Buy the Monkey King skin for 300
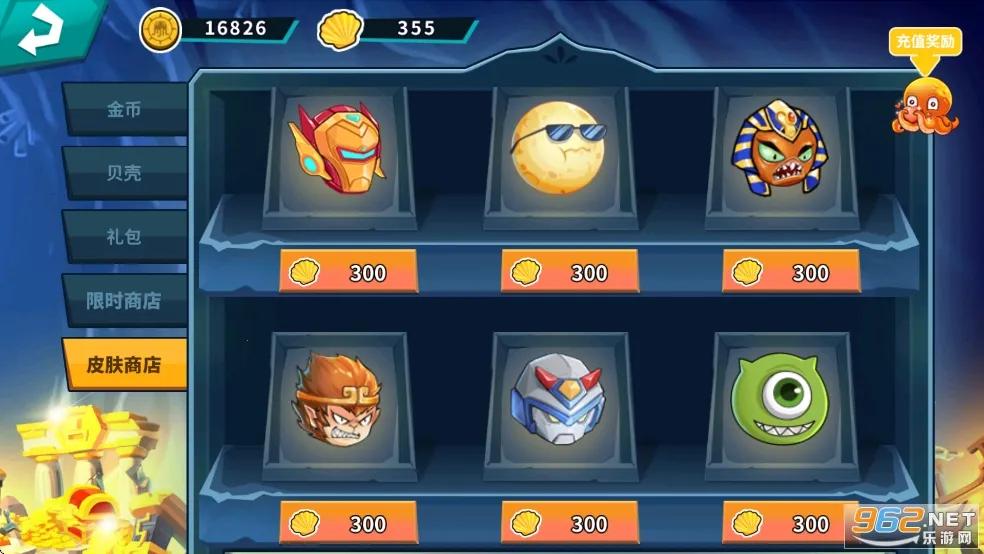Viewport: 984px width, 554px height. 348,522
